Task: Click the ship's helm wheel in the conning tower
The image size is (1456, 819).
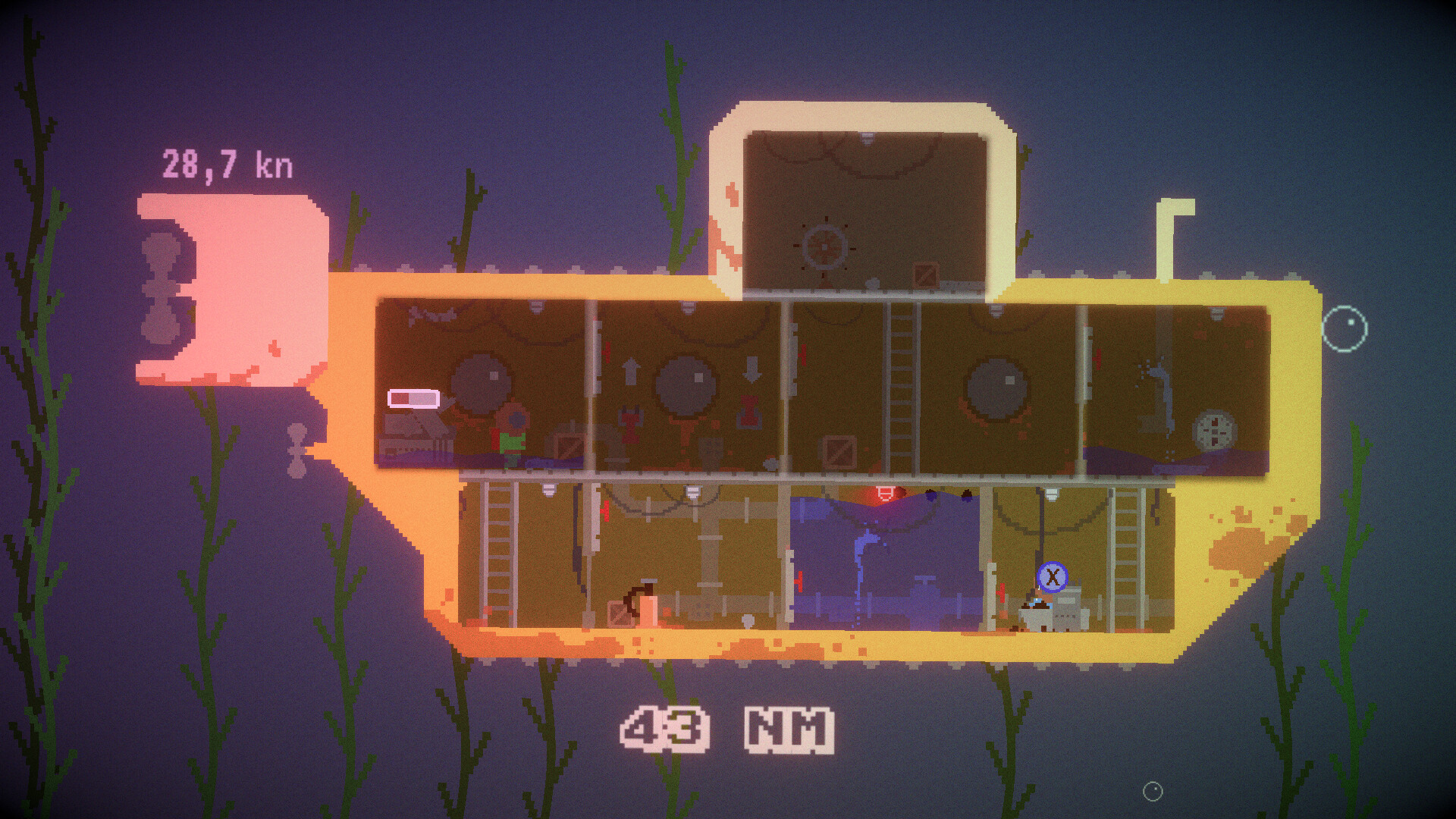Action: click(x=823, y=246)
